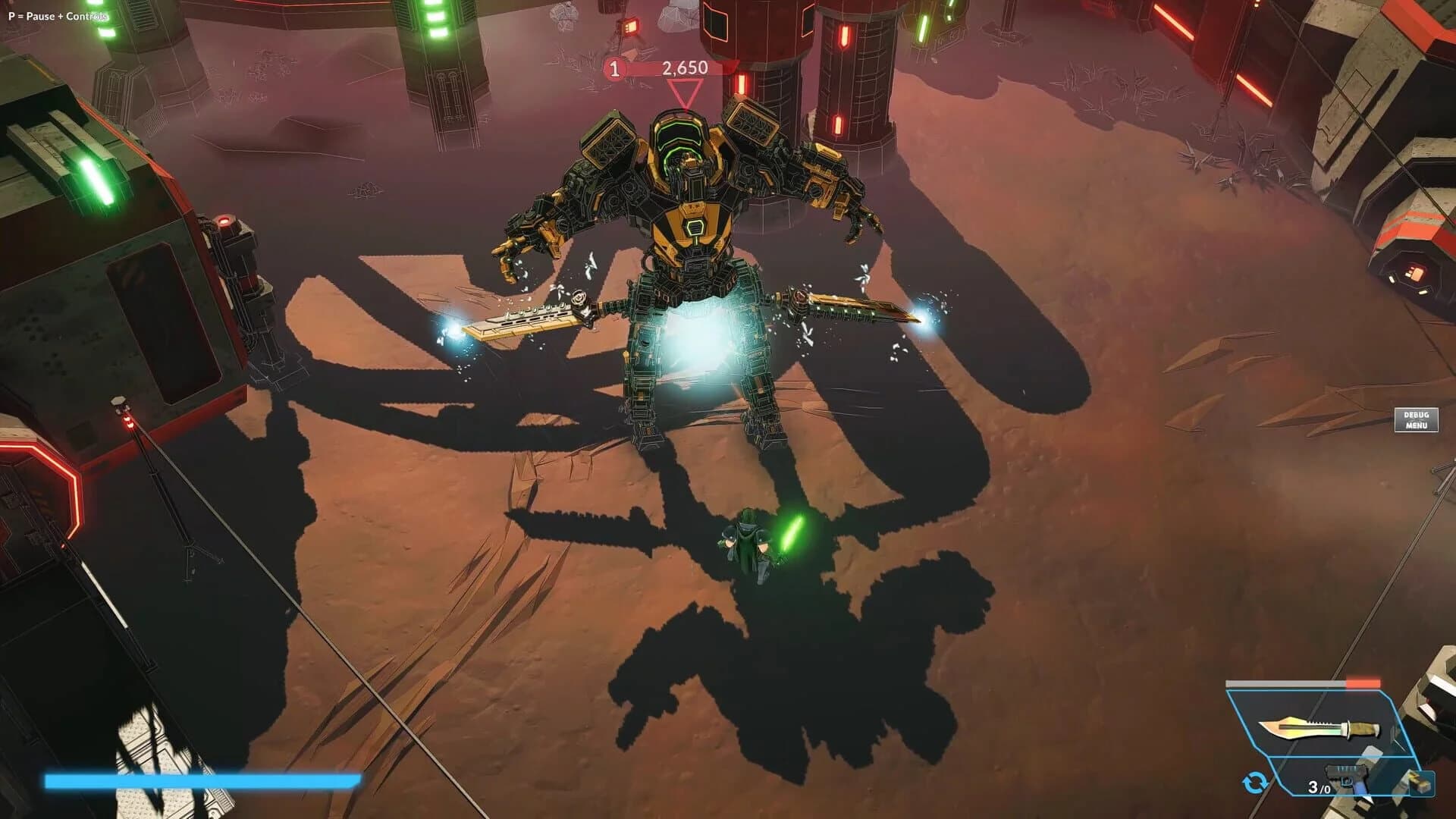The width and height of the screenshot is (1456, 819).
Task: Click the red triangle marker above the mech
Action: [x=683, y=93]
